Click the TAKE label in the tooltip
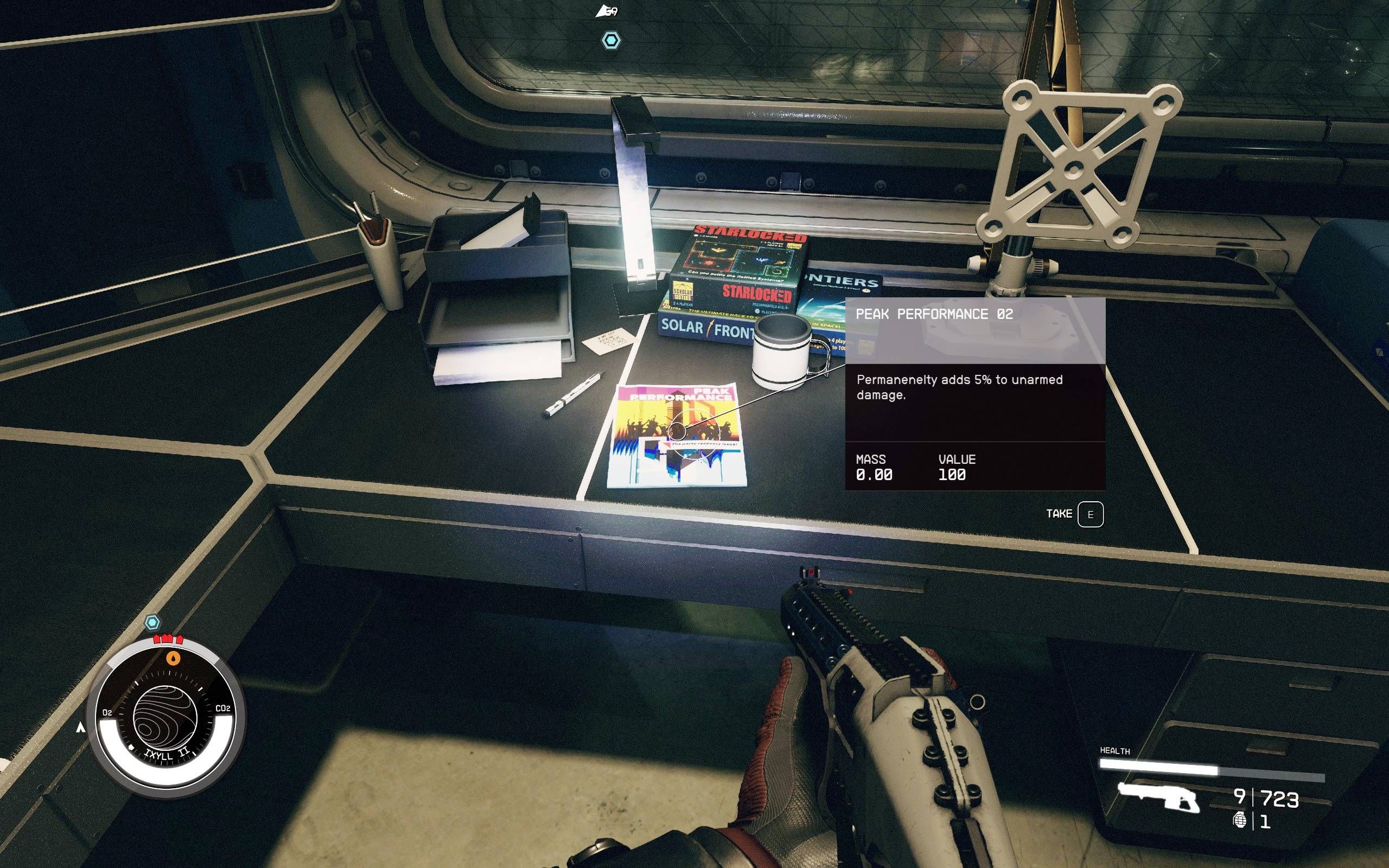This screenshot has width=1389, height=868. pyautogui.click(x=1060, y=513)
